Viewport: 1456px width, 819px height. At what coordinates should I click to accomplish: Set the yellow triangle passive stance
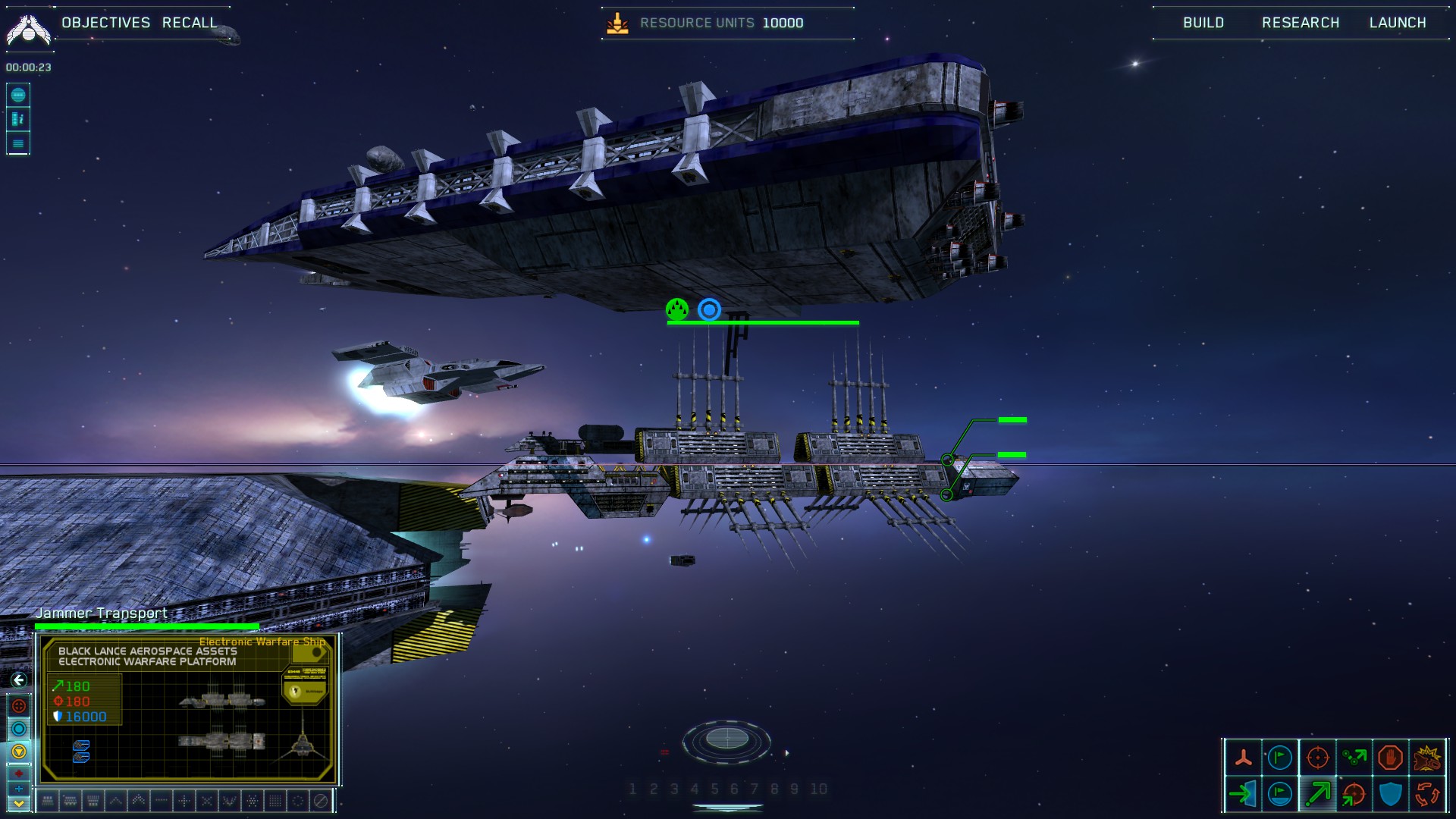[19, 752]
